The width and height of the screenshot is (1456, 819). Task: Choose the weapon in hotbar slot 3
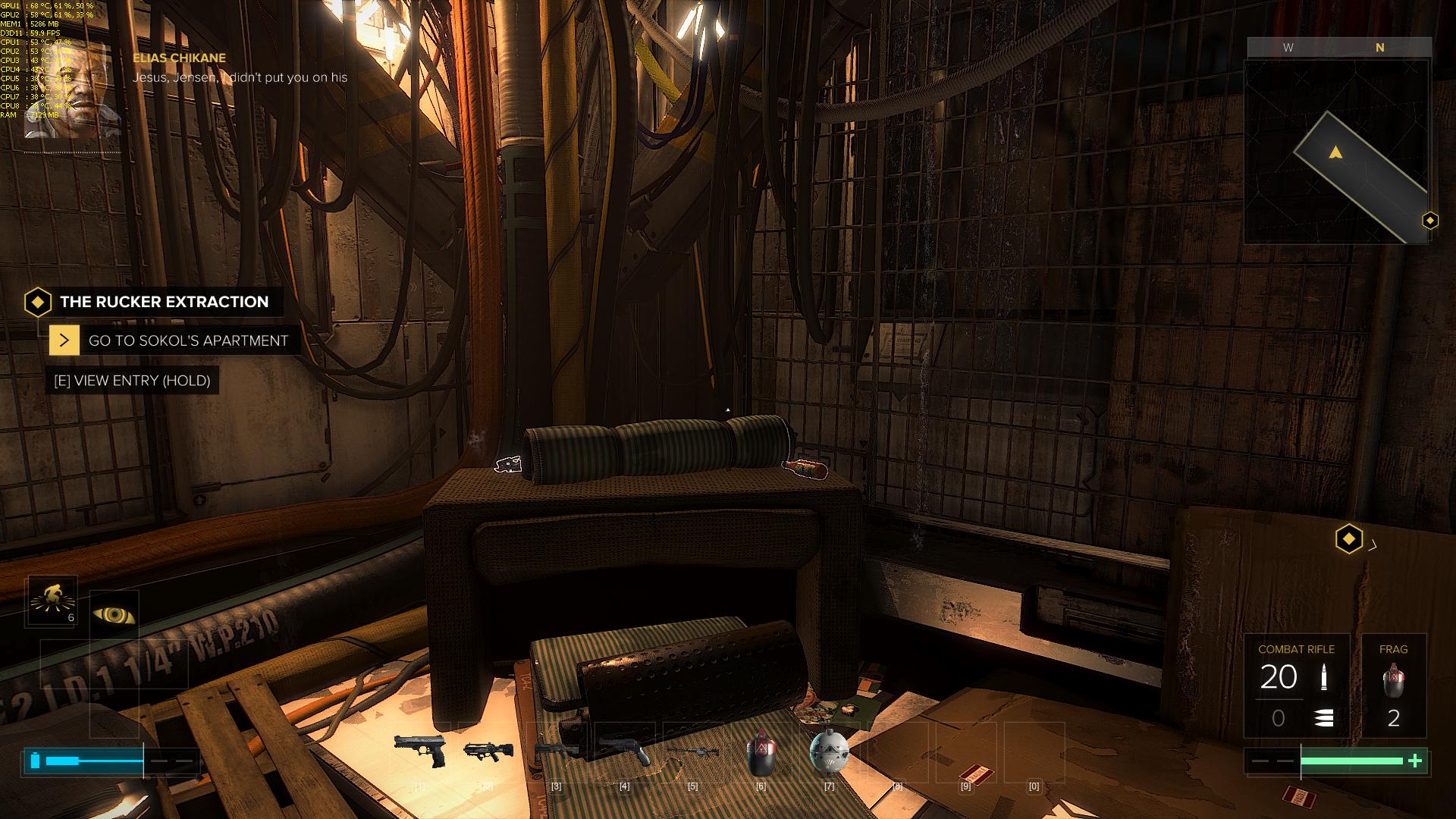click(556, 750)
